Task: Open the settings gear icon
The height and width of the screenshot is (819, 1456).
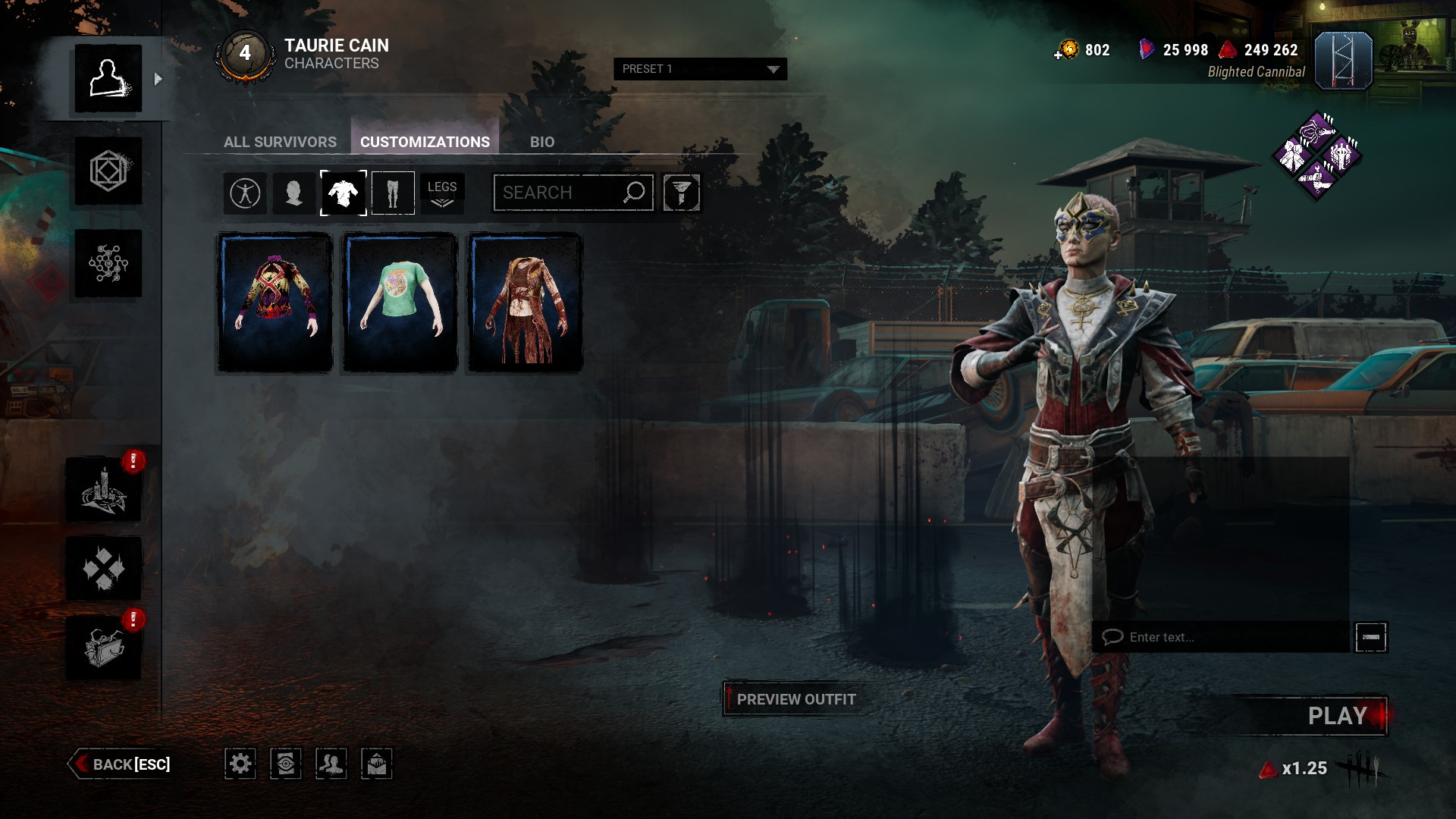Action: click(240, 764)
